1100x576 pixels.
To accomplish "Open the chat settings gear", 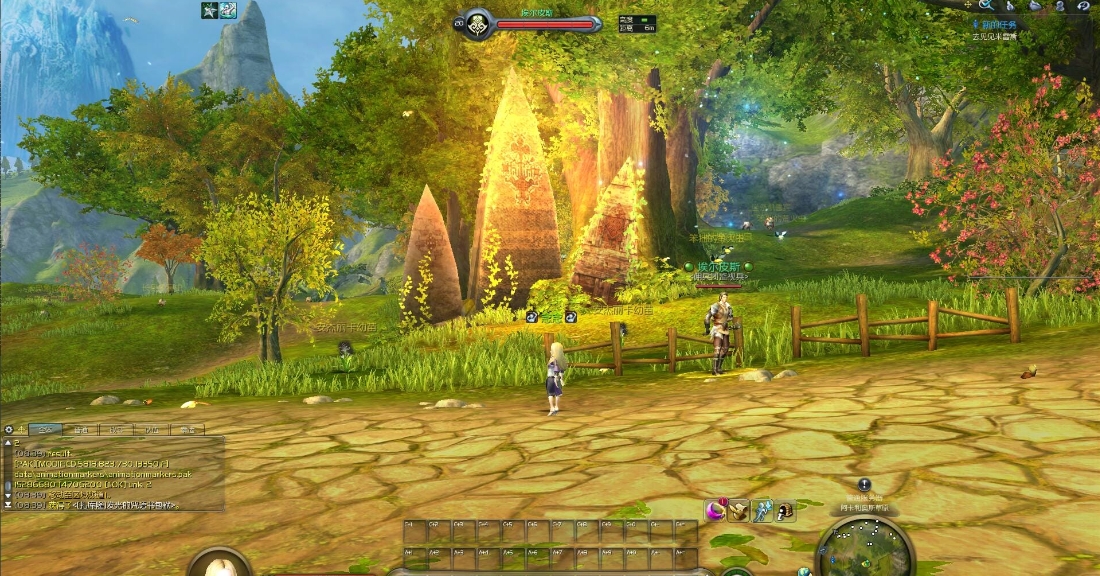I will pos(9,429).
